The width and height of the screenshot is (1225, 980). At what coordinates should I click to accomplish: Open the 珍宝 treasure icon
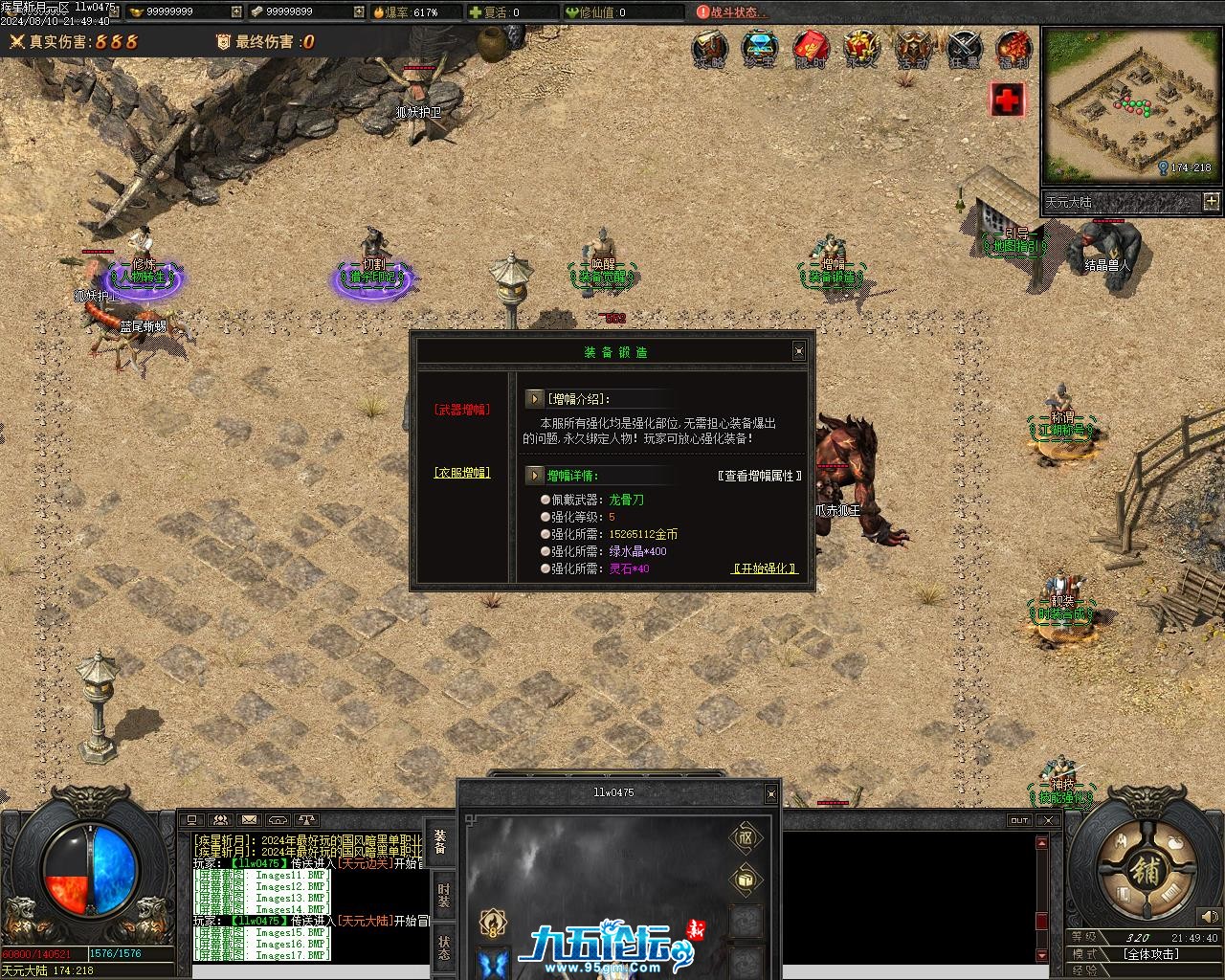click(760, 50)
